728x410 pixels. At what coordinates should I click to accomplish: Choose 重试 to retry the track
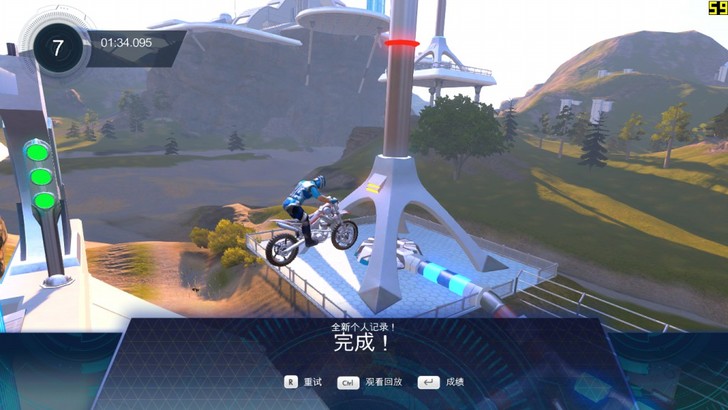(x=304, y=382)
